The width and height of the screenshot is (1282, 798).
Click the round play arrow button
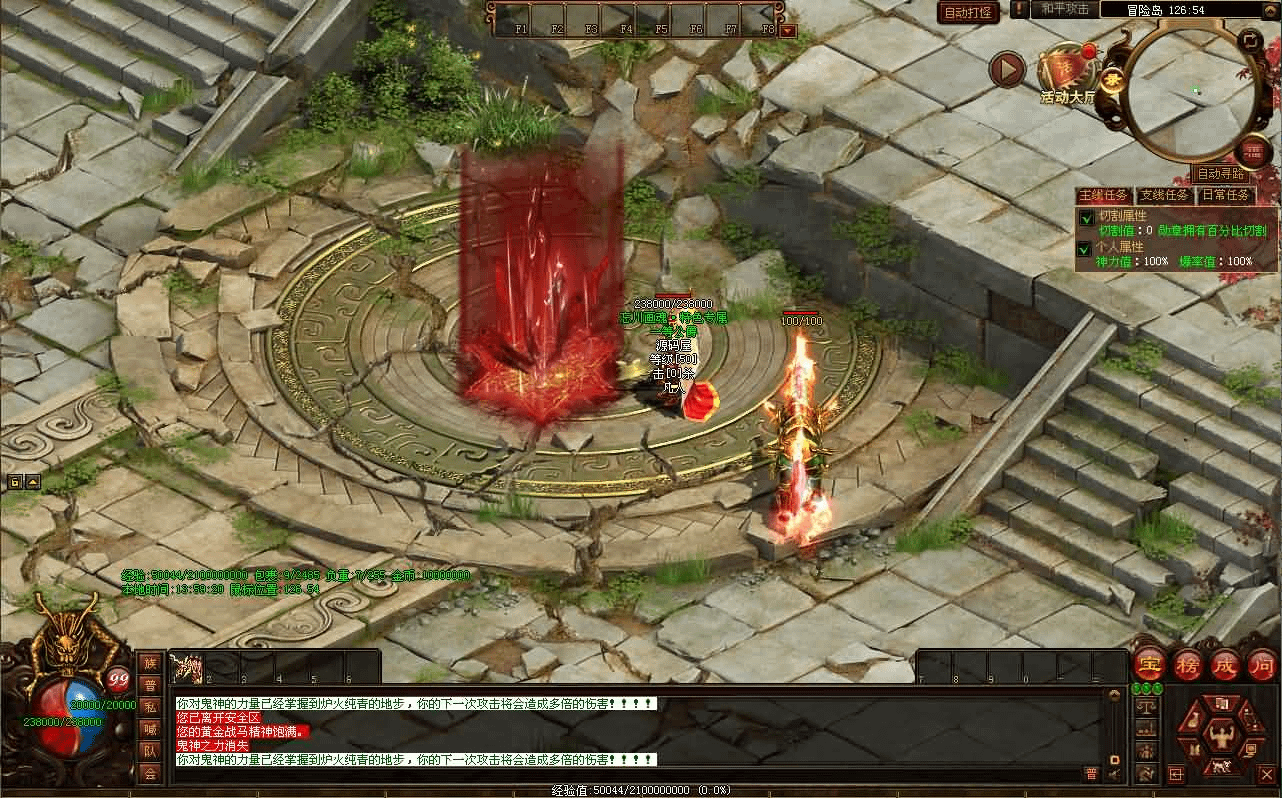[x=1007, y=70]
